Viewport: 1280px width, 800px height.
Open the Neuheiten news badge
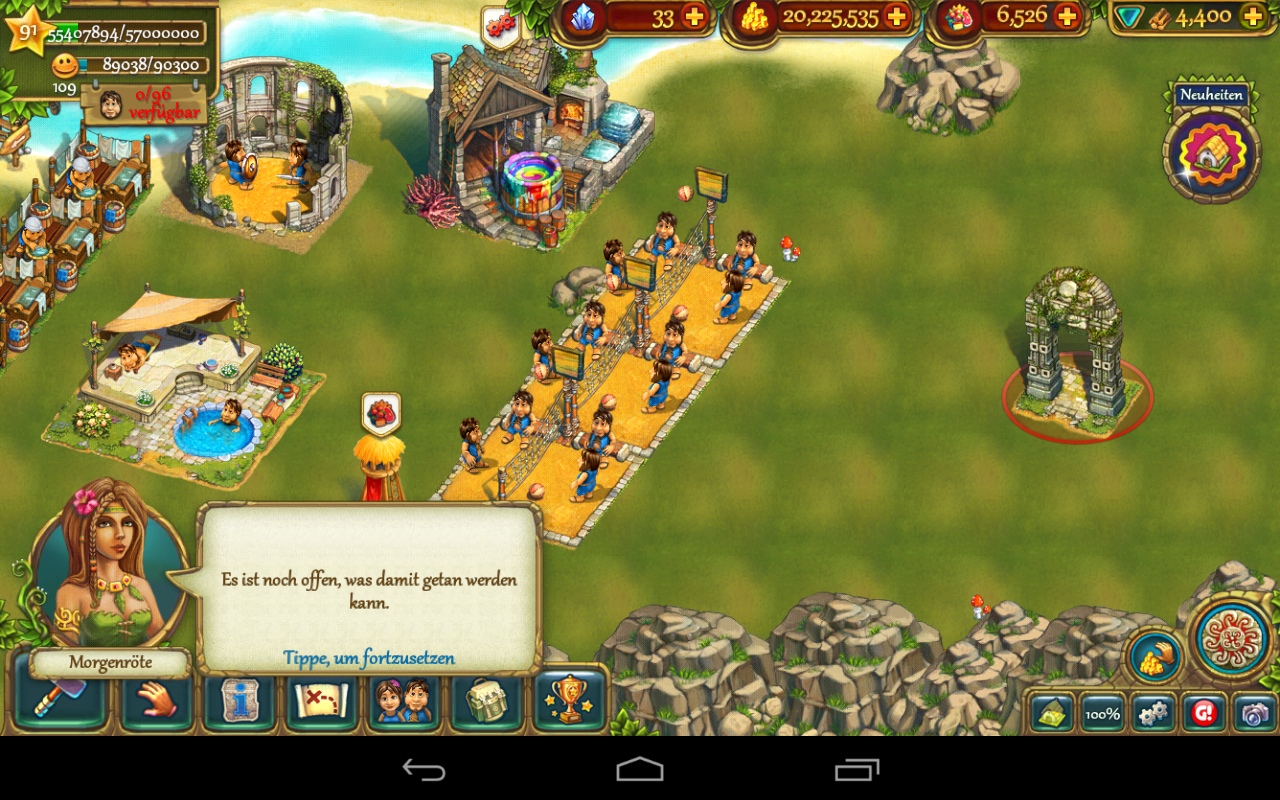[1211, 150]
